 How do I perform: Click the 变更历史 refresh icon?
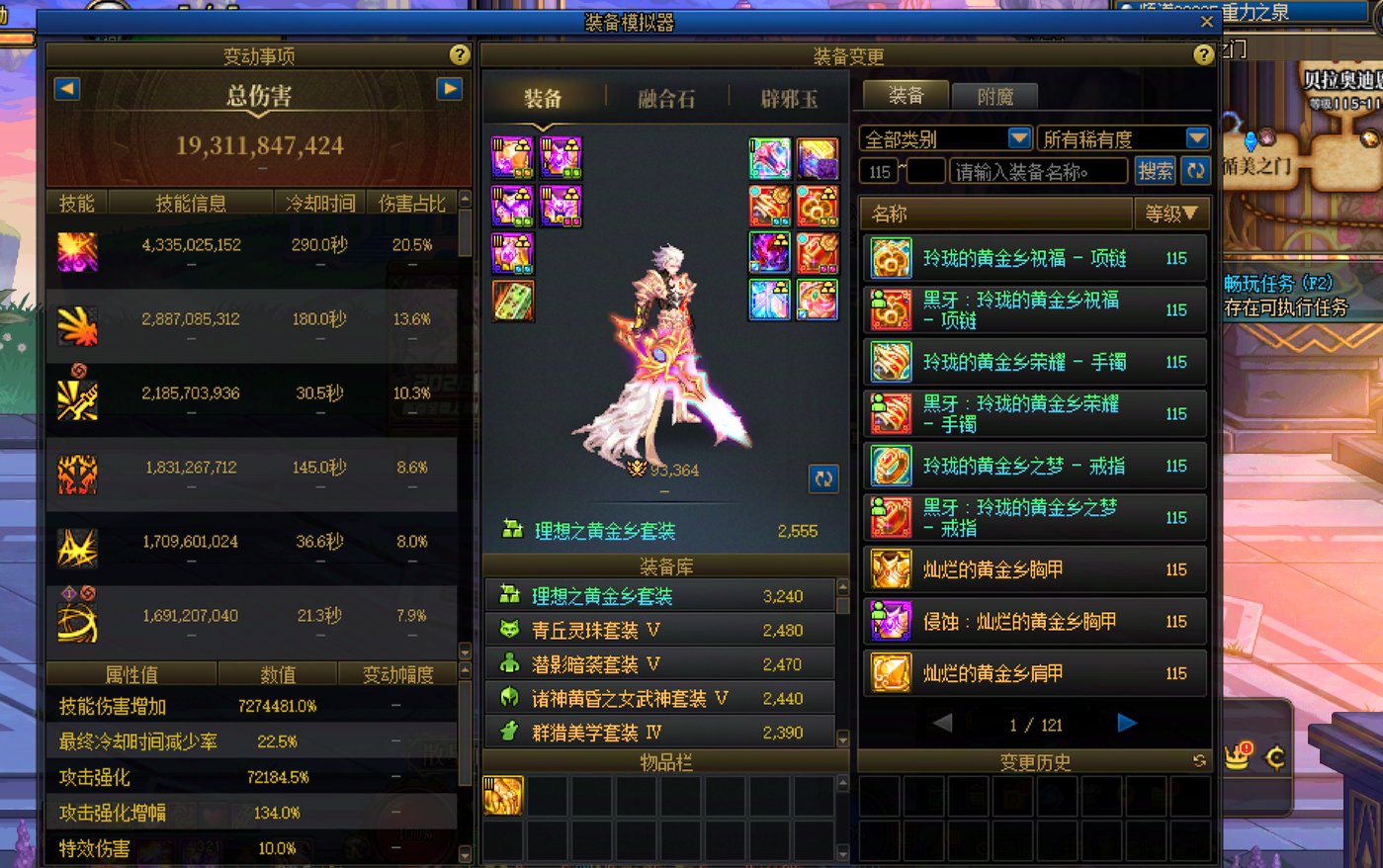pos(1198,762)
